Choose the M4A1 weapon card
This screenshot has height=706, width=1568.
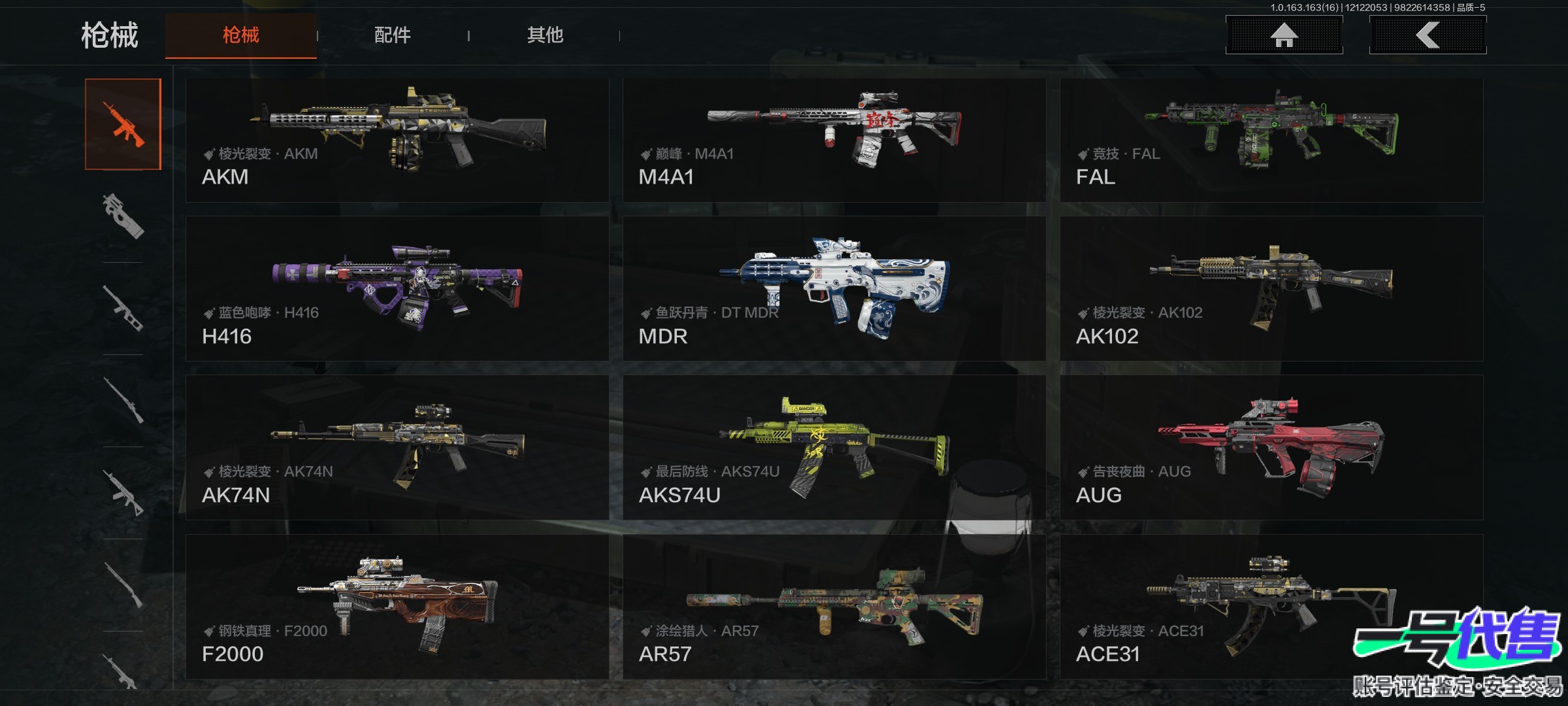coord(834,140)
